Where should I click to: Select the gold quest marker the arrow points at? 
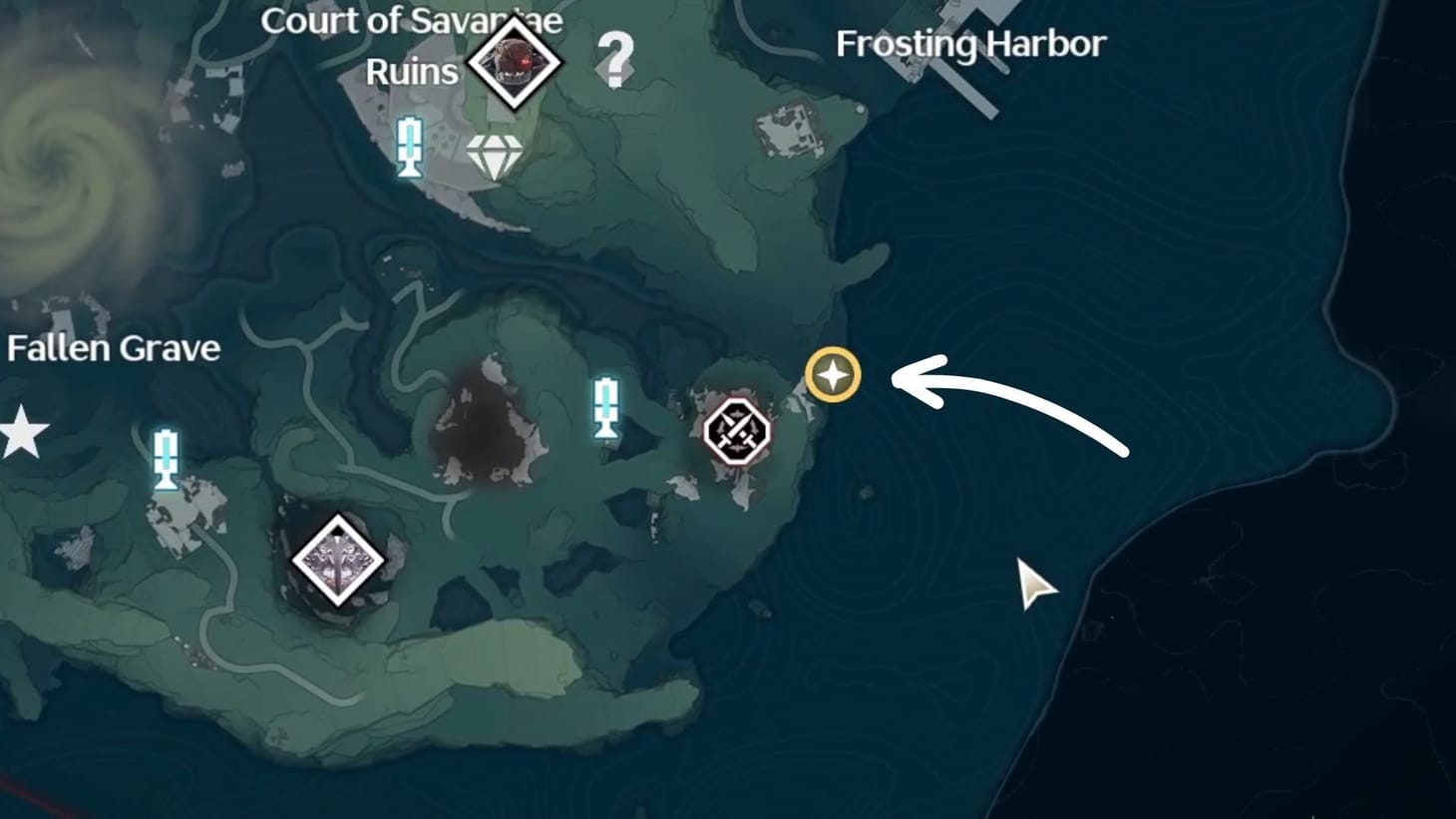831,375
